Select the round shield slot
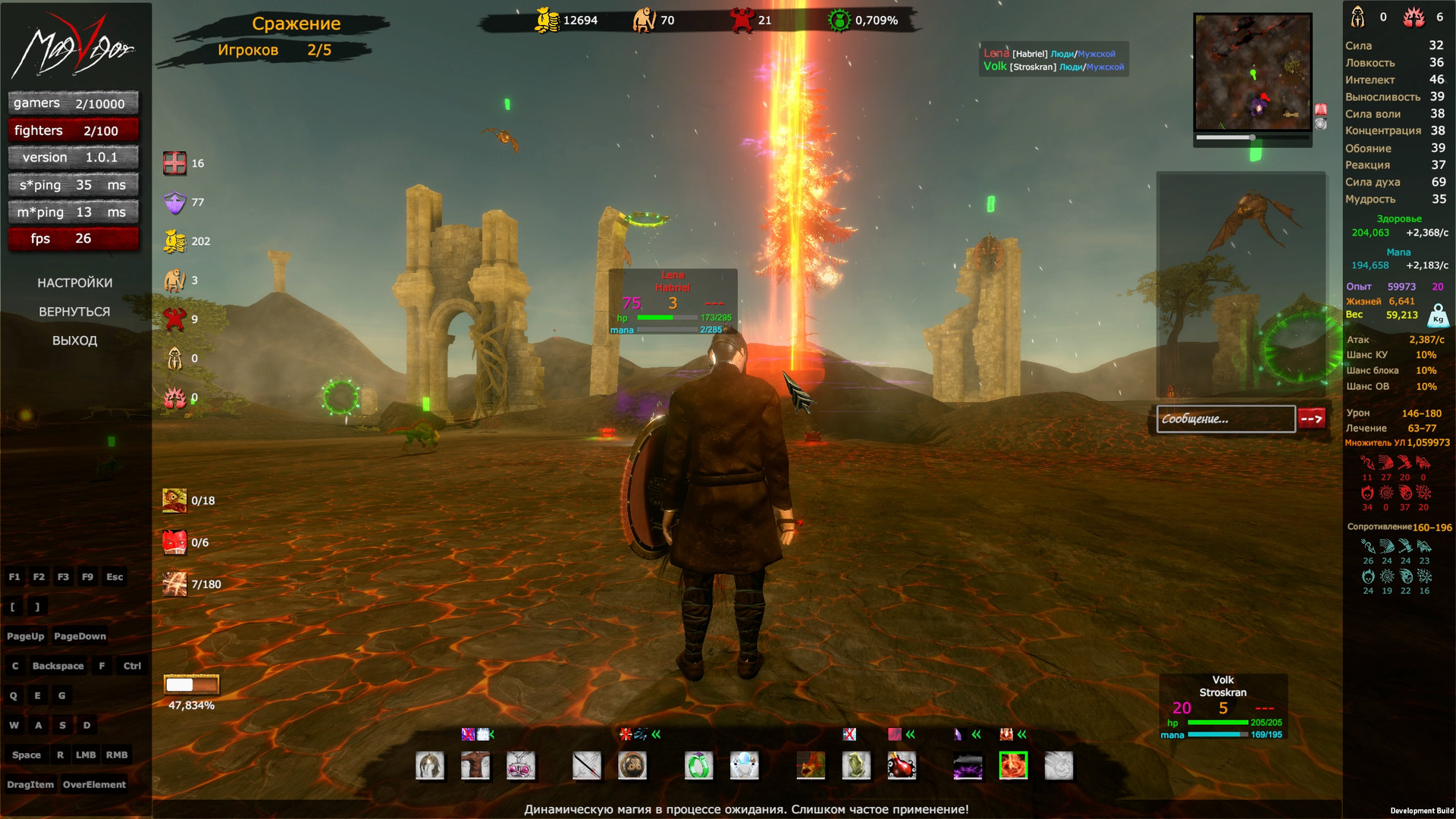Viewport: 1456px width, 819px height. coord(632,766)
